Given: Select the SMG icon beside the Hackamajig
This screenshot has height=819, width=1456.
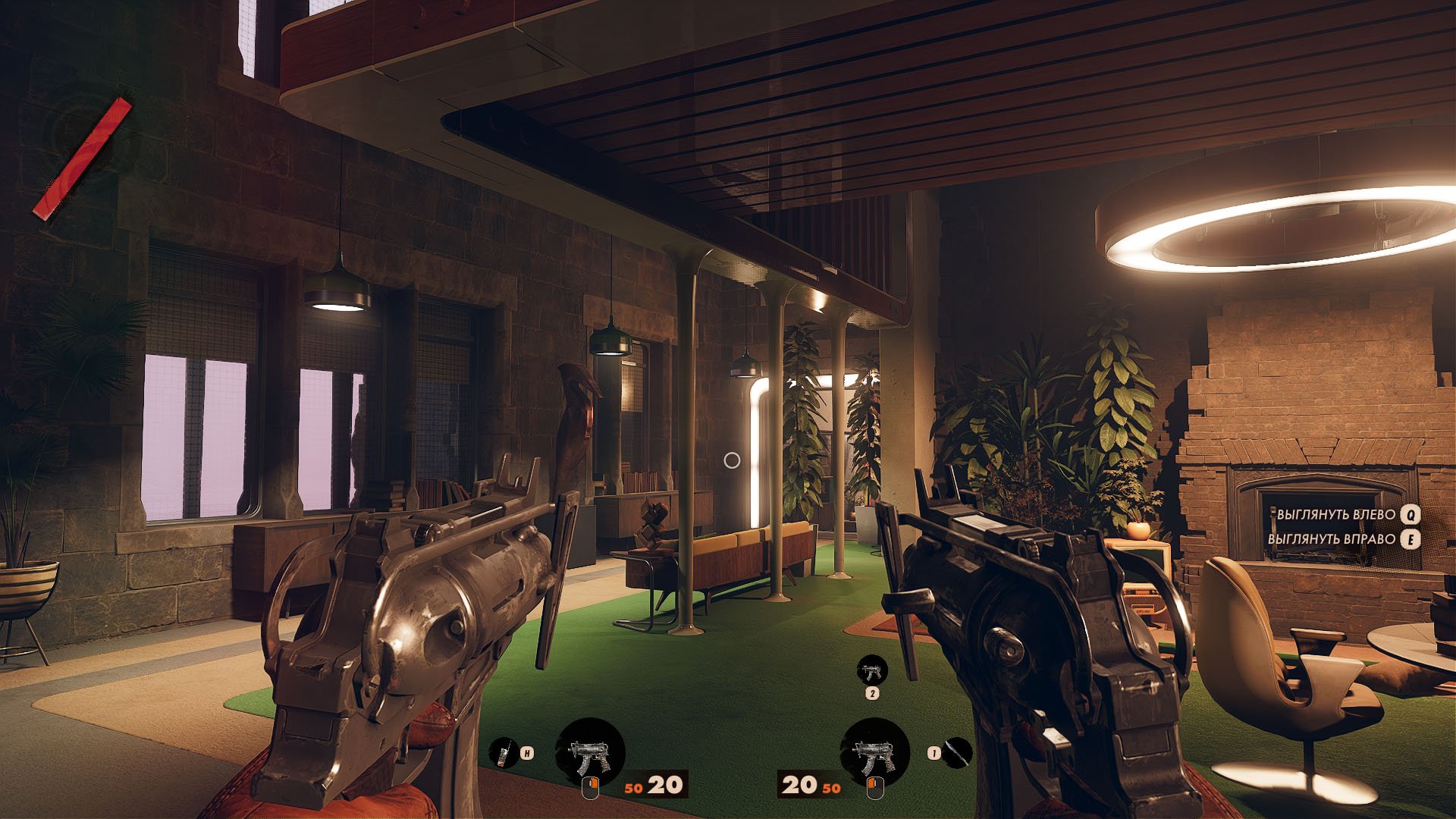Looking at the screenshot, I should click(590, 755).
